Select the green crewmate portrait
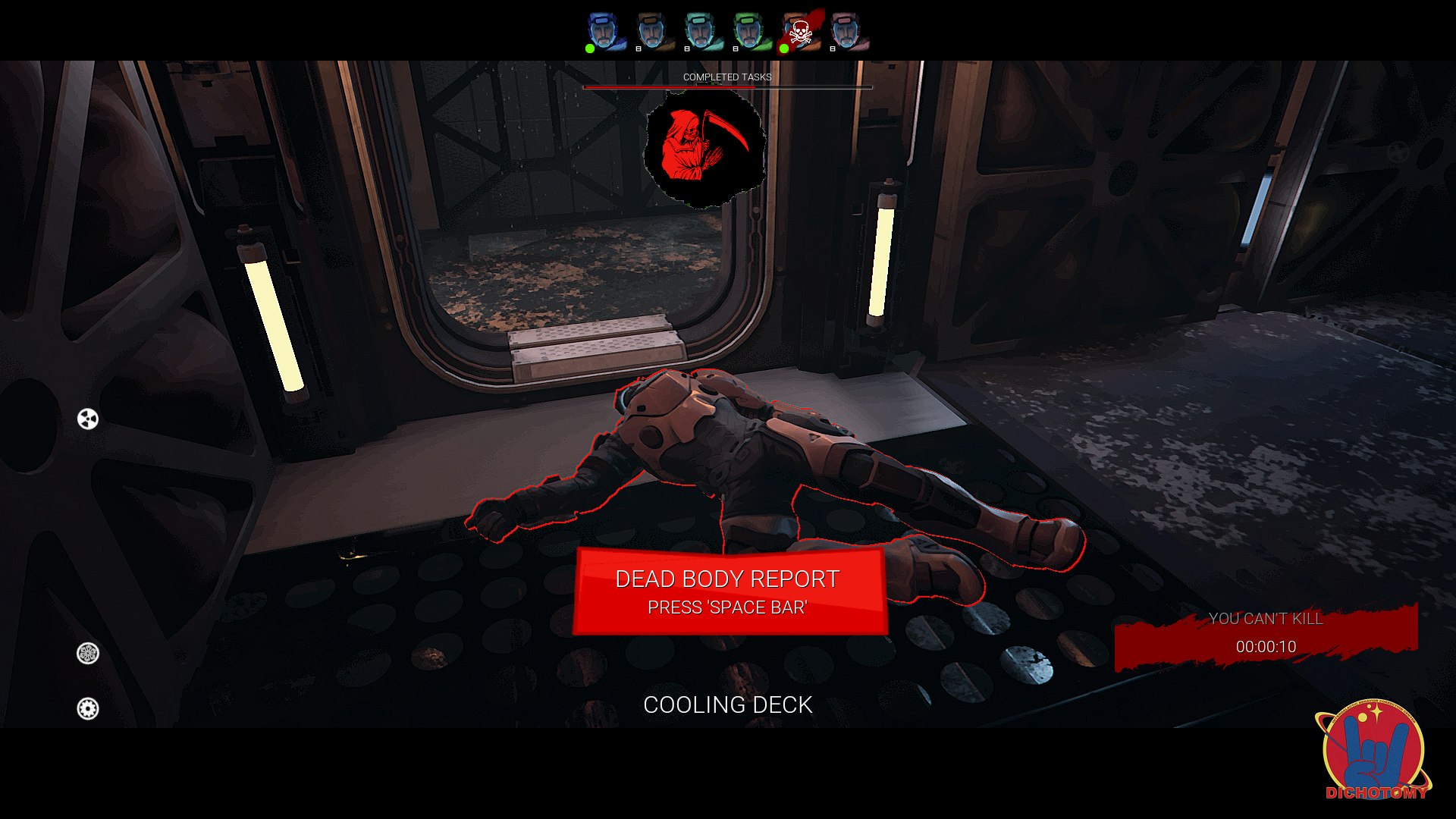This screenshot has height=819, width=1456. (750, 32)
